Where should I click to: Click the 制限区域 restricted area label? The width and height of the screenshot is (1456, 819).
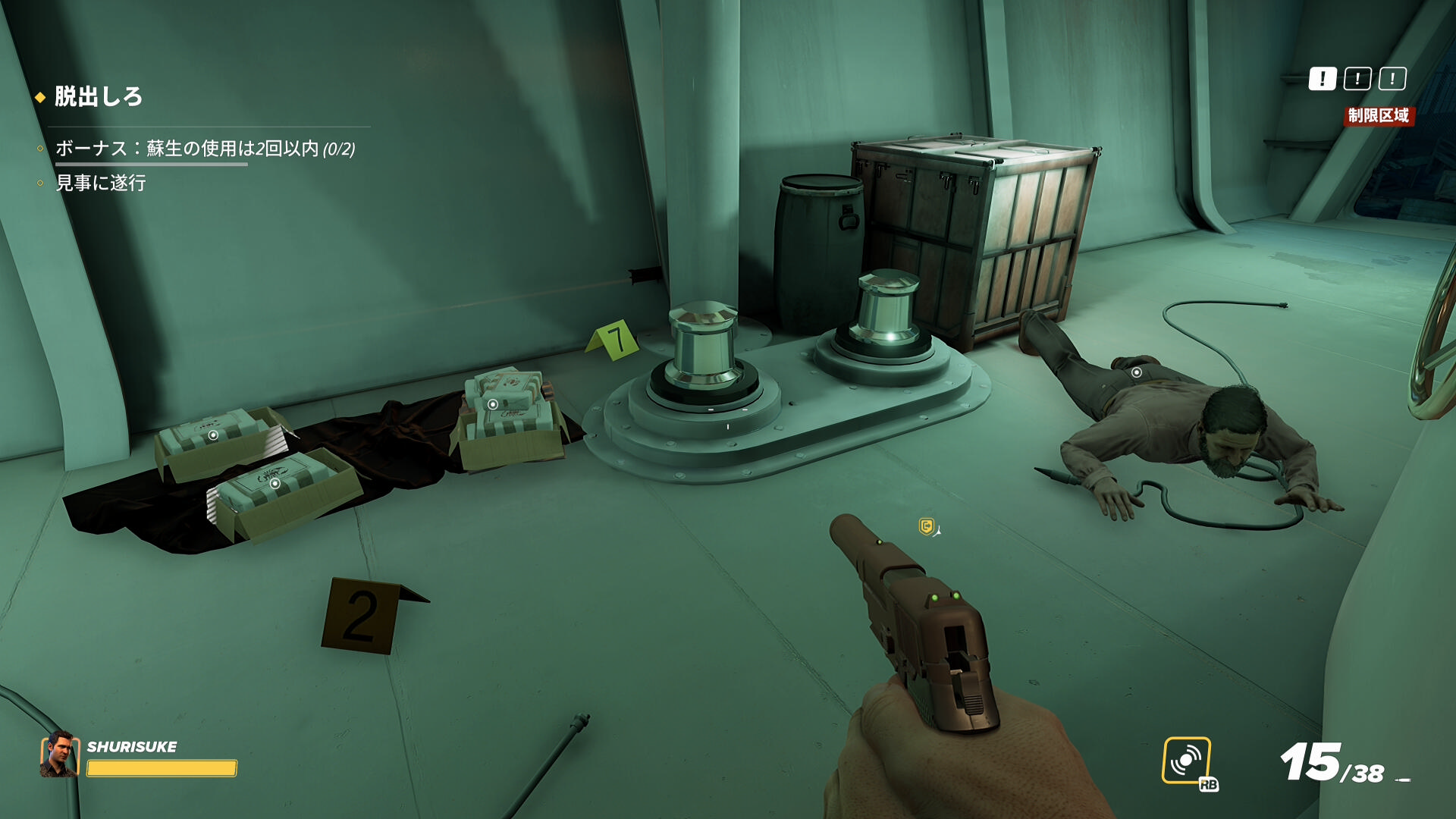point(1378,116)
